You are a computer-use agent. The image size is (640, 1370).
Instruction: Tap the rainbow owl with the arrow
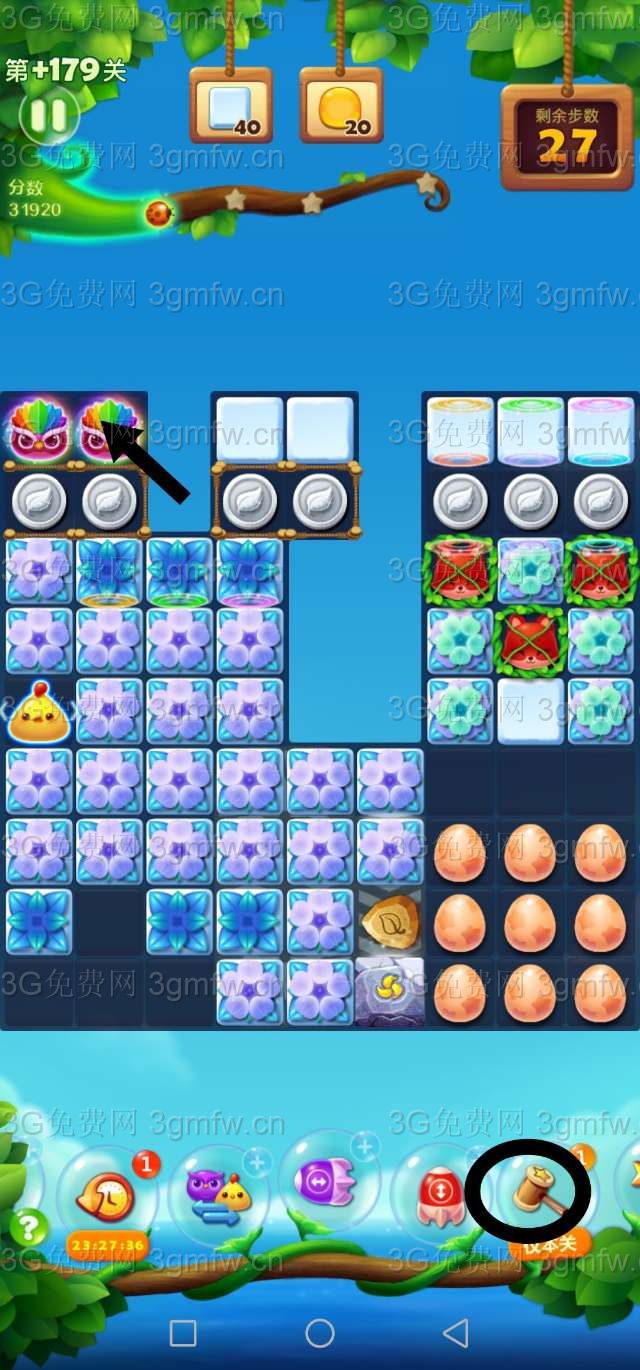pyautogui.click(x=108, y=430)
